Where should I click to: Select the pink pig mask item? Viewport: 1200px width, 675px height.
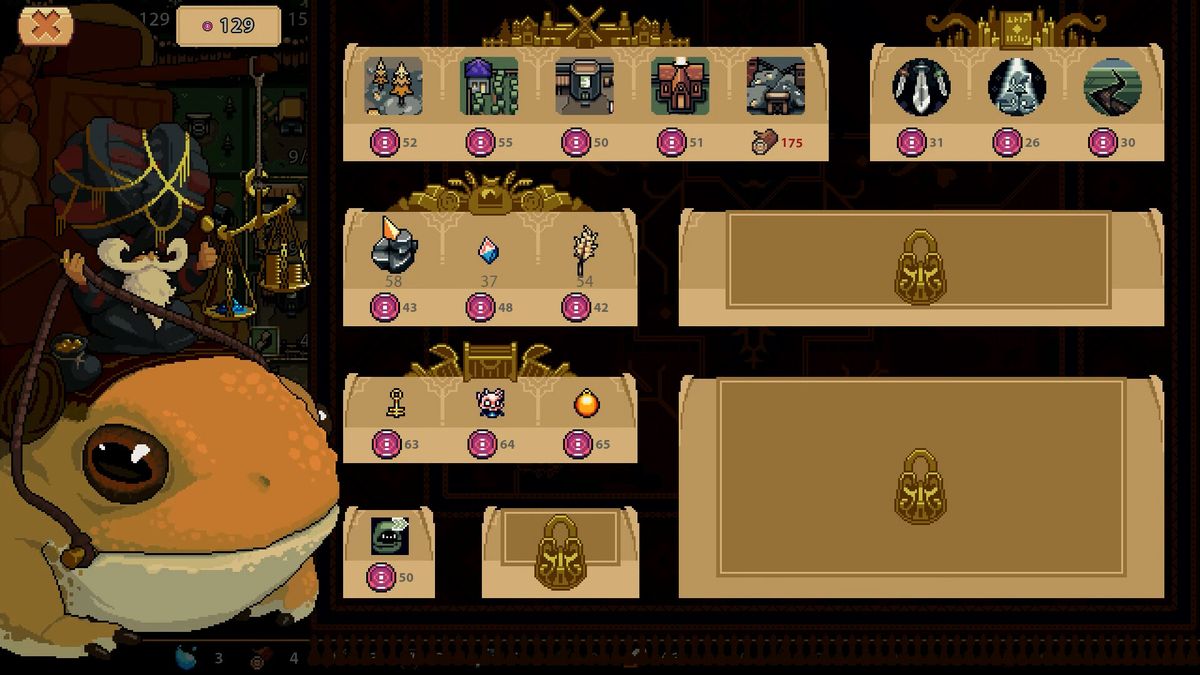[490, 404]
